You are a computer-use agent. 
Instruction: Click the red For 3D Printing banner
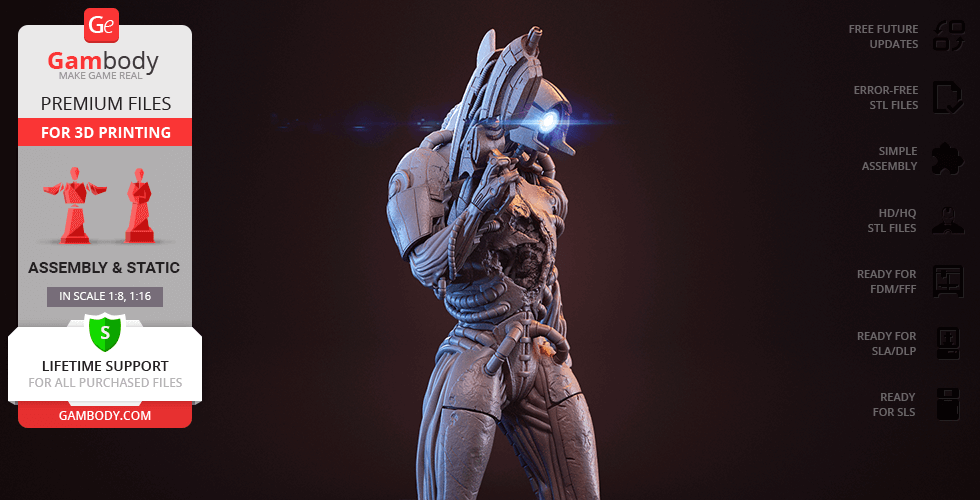[x=105, y=132]
